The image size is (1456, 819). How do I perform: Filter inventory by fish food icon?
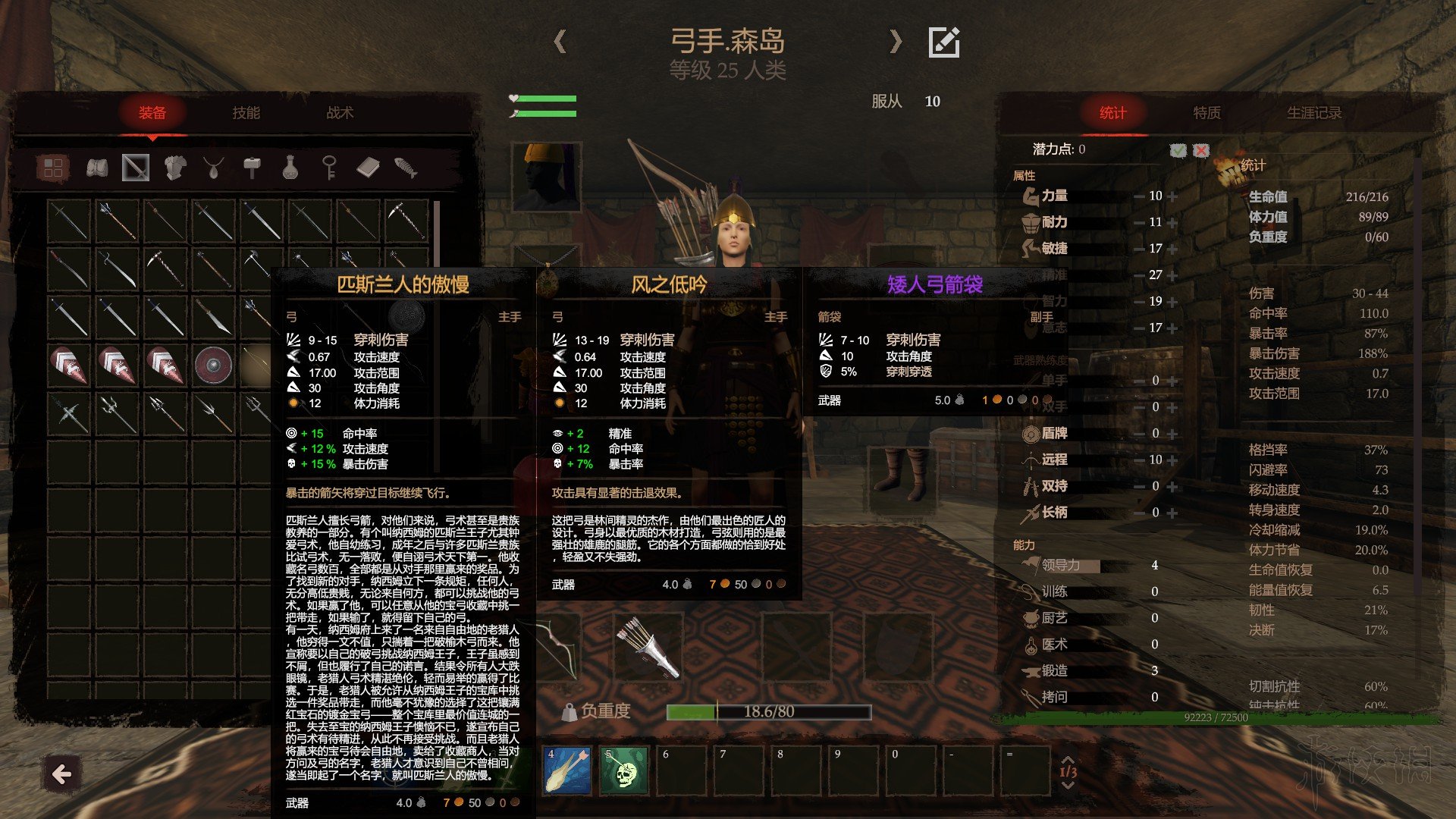[x=406, y=168]
